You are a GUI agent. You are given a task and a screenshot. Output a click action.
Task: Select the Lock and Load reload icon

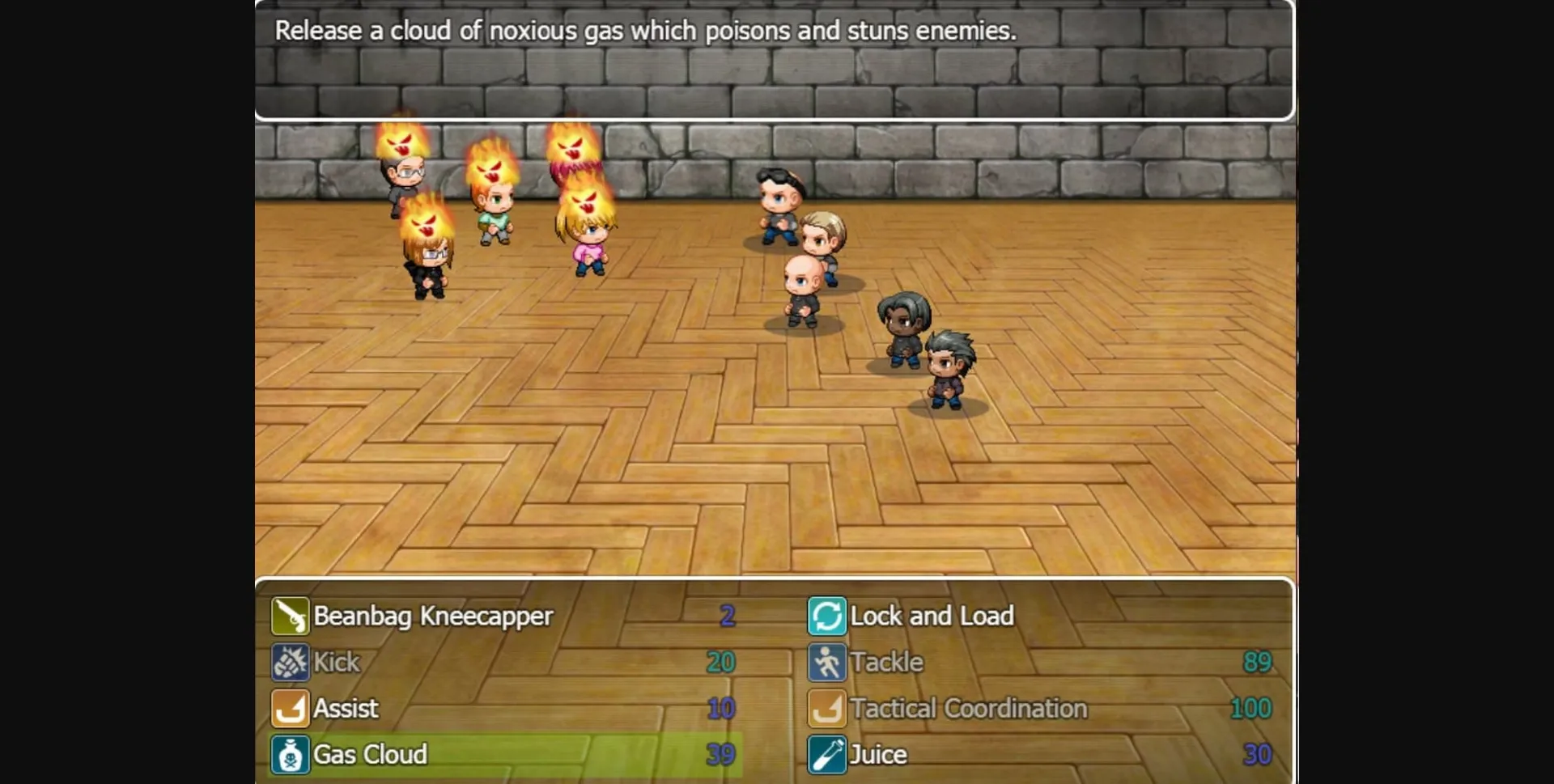[x=827, y=615]
